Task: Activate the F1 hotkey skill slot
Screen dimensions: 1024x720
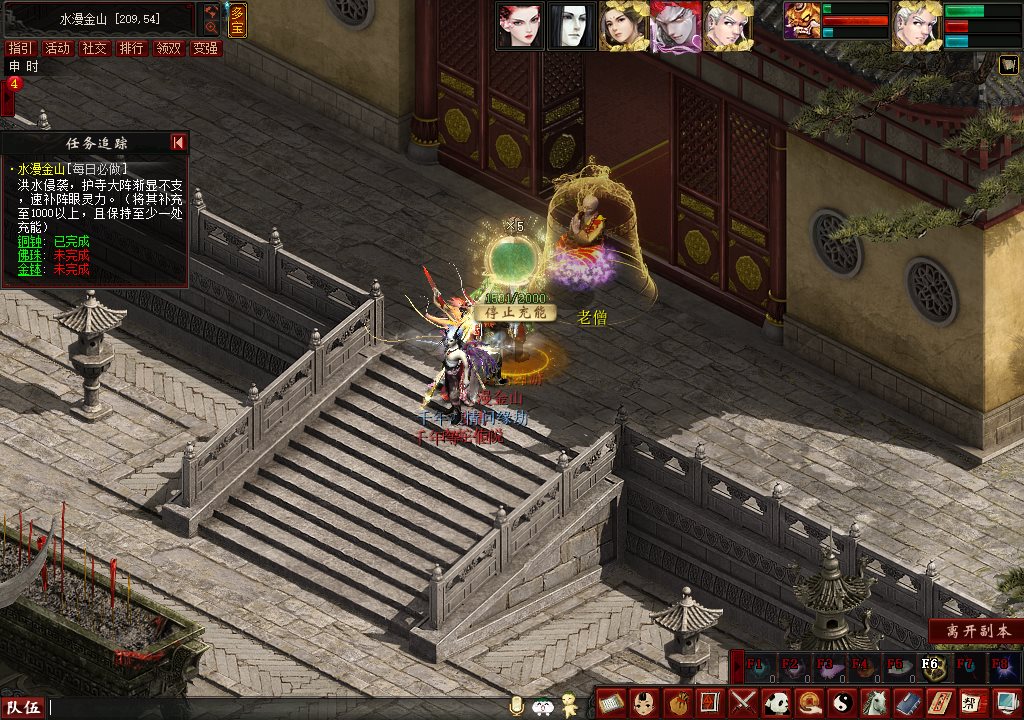Action: tap(758, 667)
